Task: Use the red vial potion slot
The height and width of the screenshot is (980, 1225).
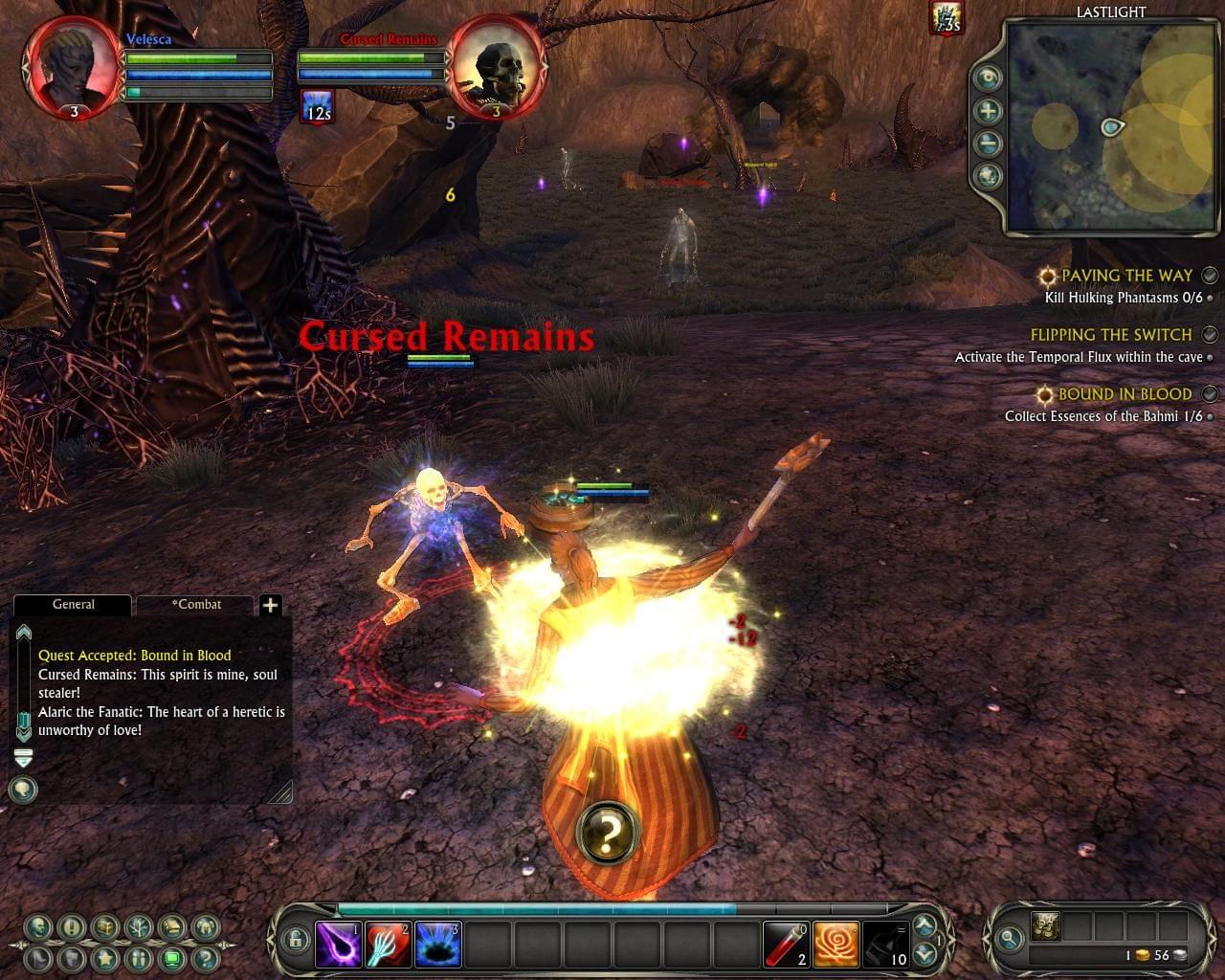Action: 787,945
